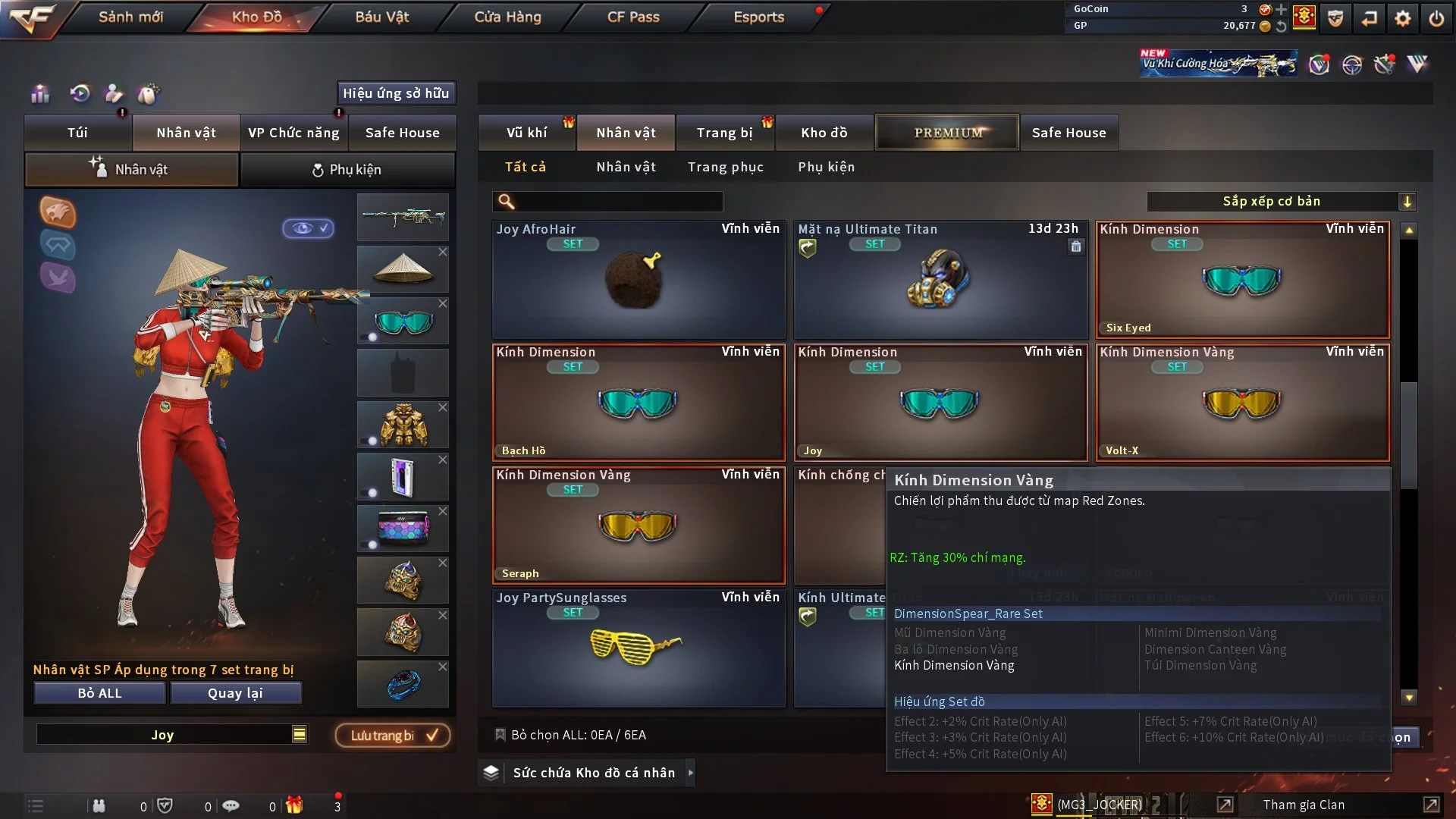Open the CF Pass tab
The image size is (1456, 819).
[633, 17]
